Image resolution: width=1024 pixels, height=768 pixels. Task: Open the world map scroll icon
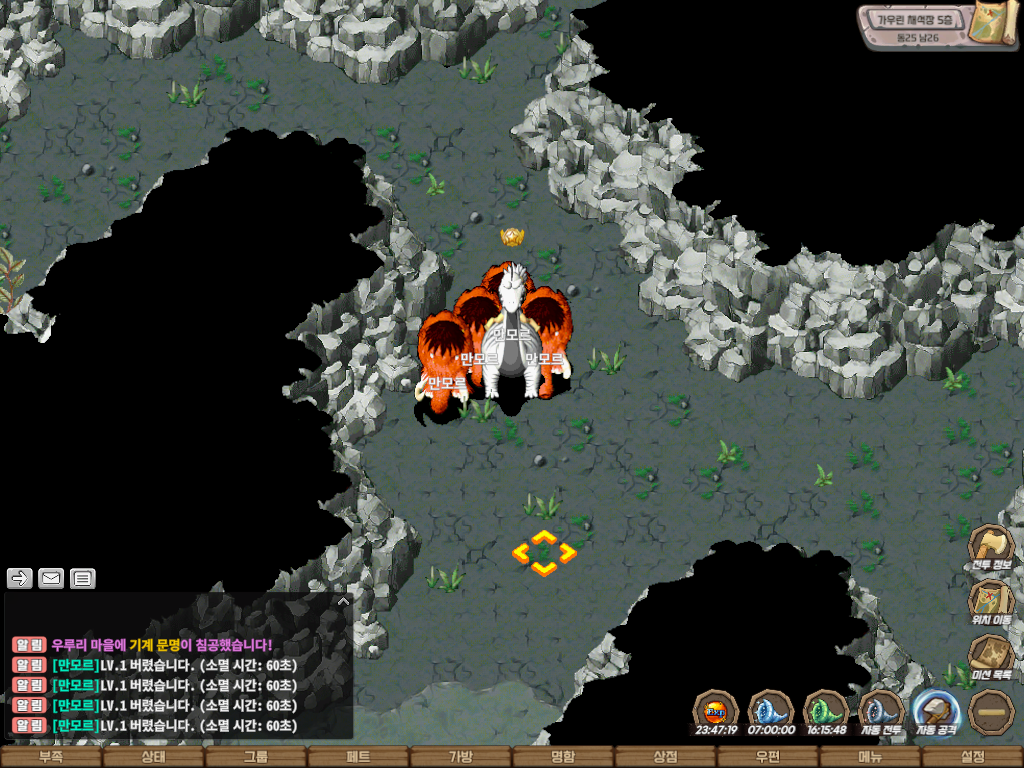pos(992,23)
